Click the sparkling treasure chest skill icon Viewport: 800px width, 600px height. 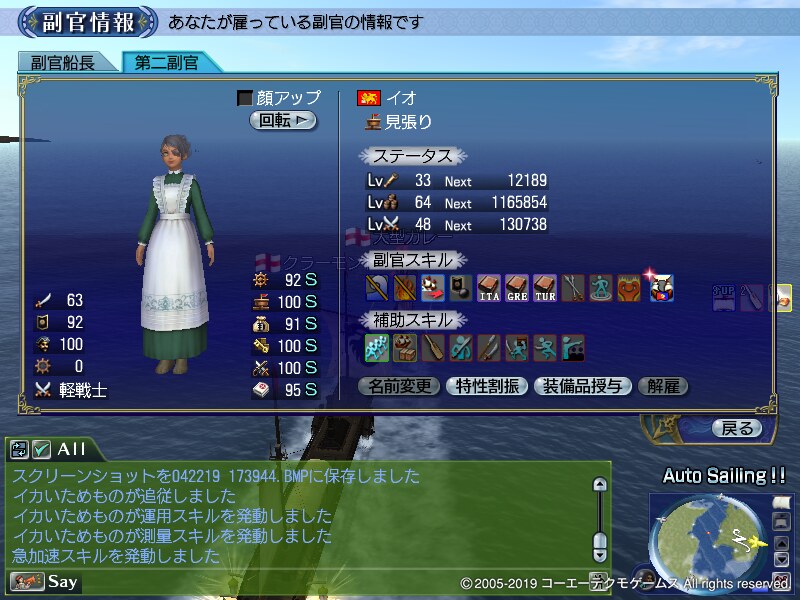pos(661,288)
